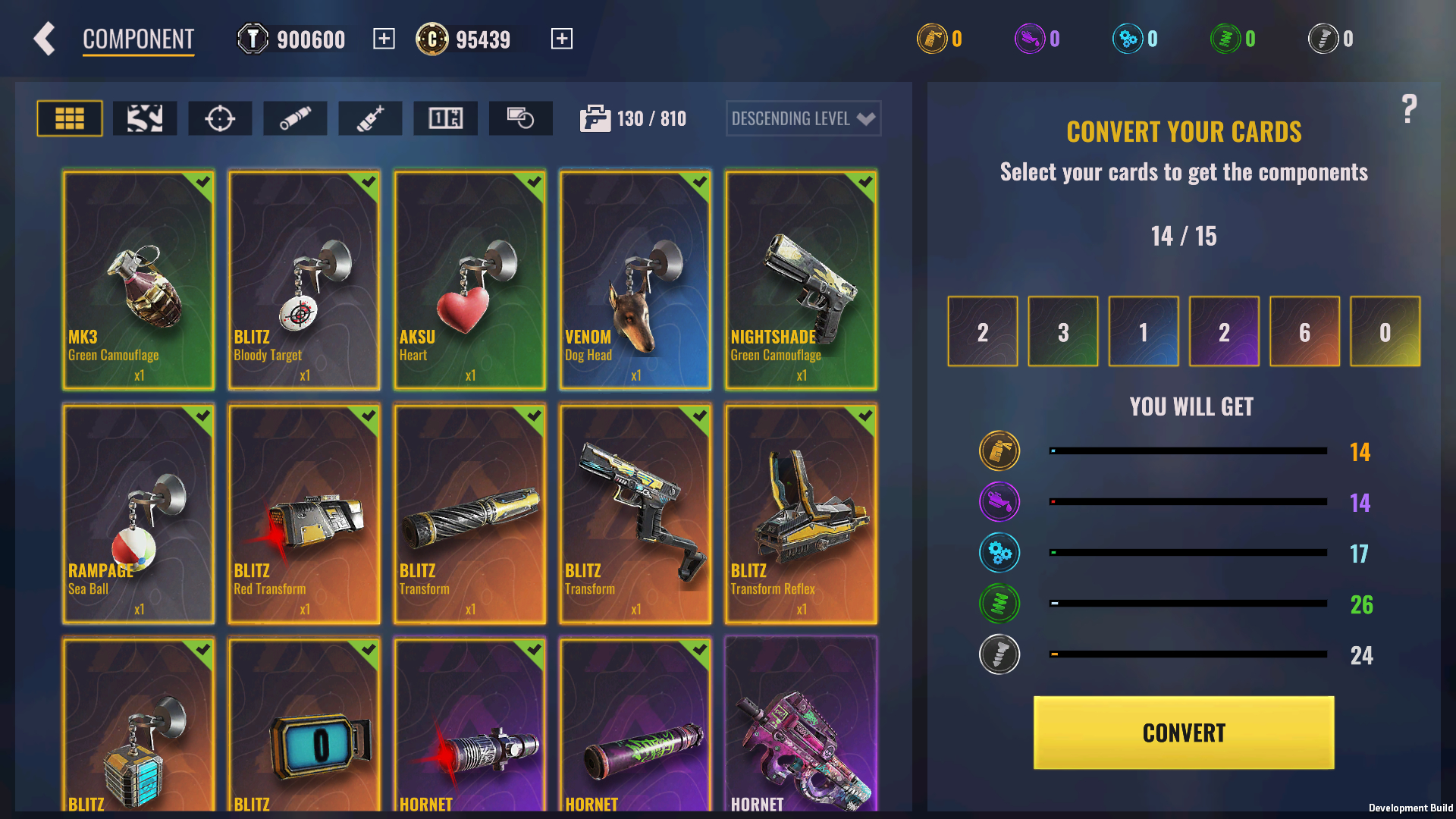Convert the selected cards
This screenshot has height=819, width=1456.
point(1183,733)
